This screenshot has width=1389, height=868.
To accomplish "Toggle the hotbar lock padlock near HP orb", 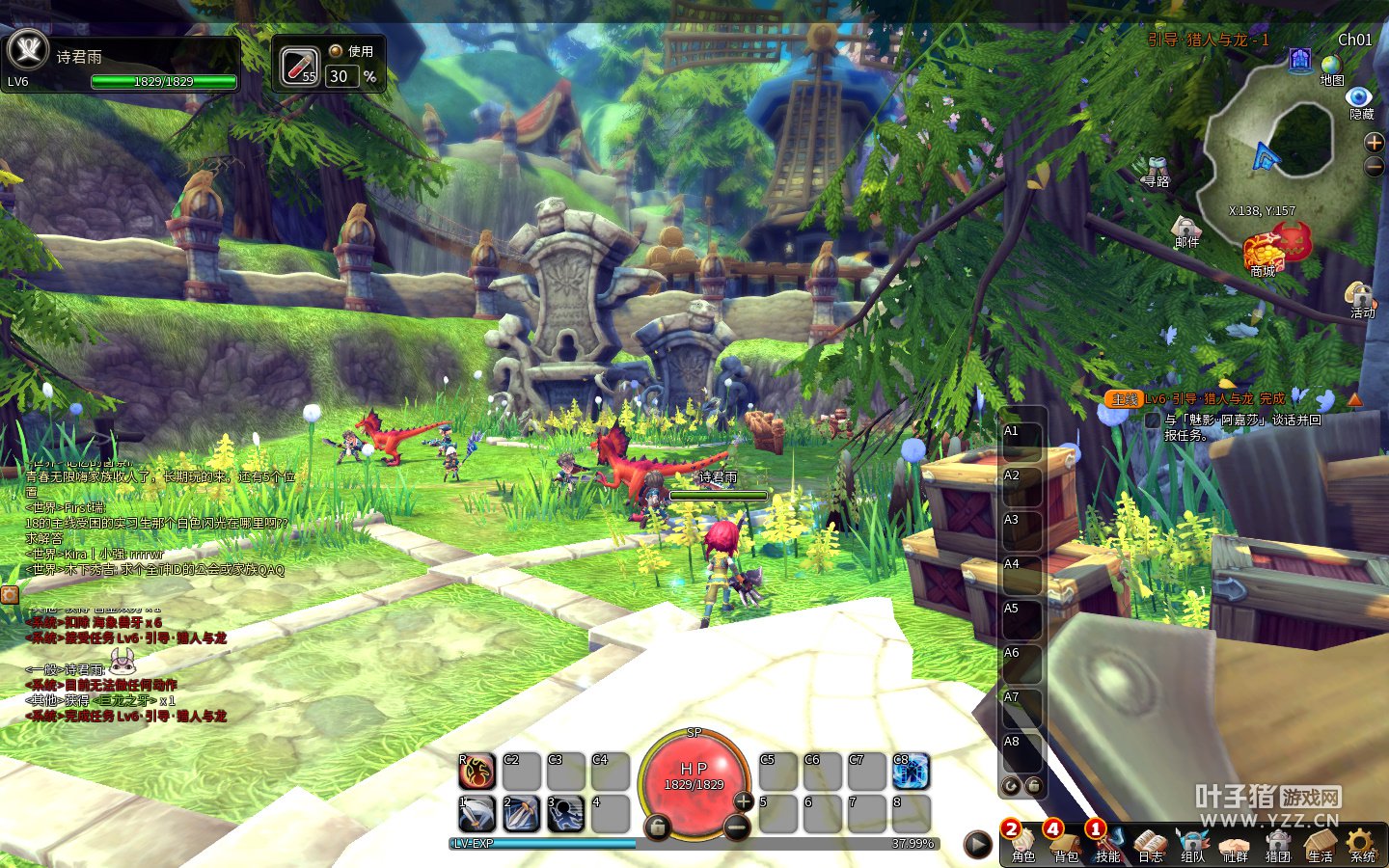I will click(657, 827).
